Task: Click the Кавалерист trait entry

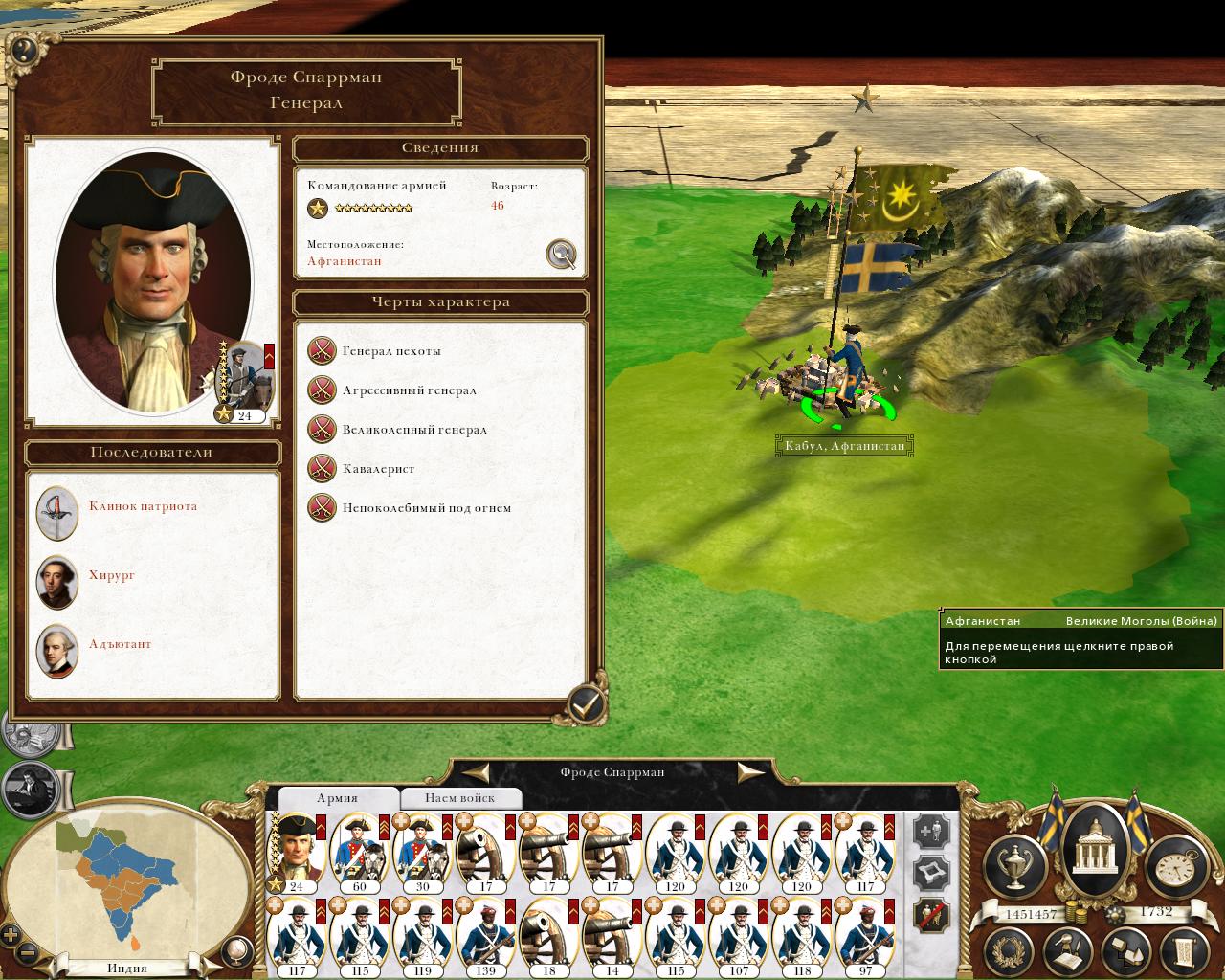Action: click(x=378, y=469)
